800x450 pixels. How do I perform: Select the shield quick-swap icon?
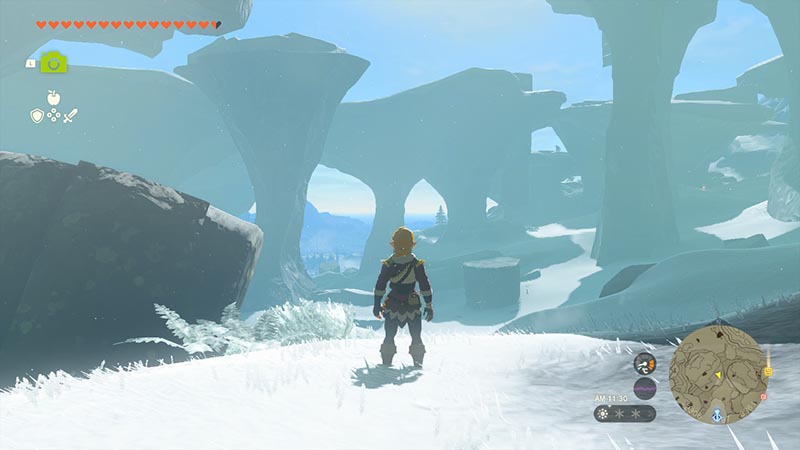(35, 116)
